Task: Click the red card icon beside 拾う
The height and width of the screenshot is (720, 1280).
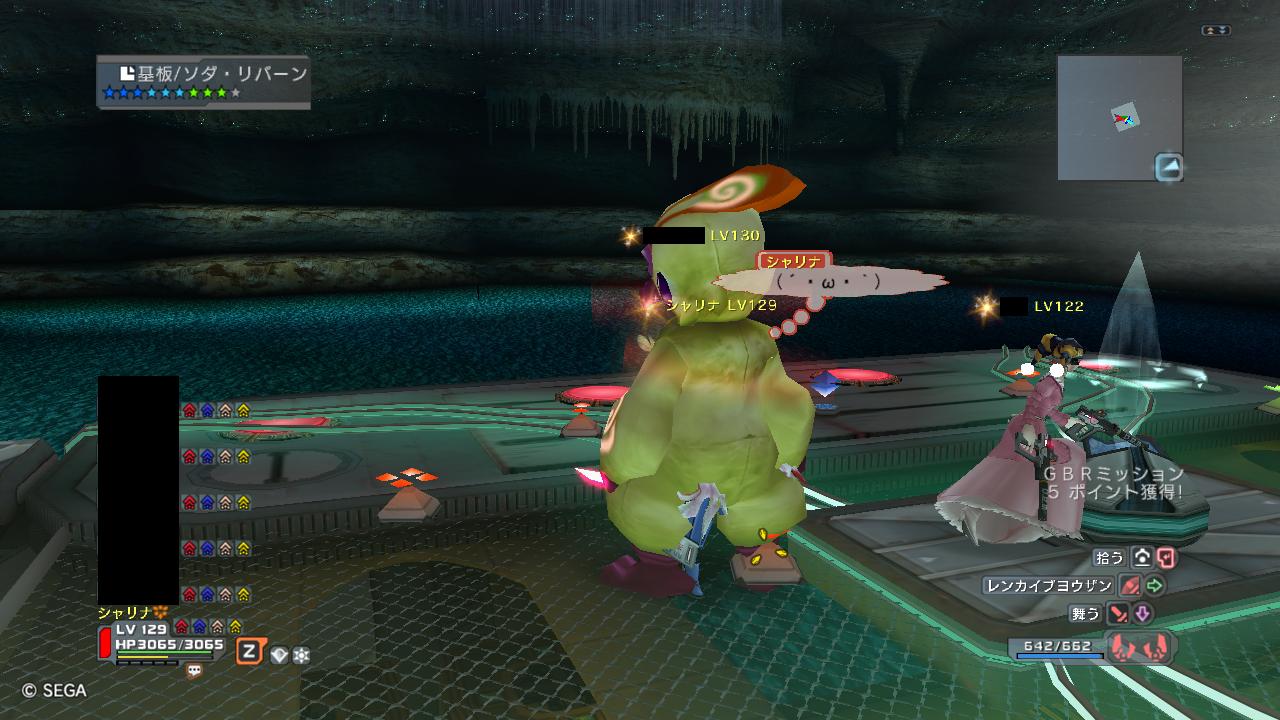Action: 1166,558
